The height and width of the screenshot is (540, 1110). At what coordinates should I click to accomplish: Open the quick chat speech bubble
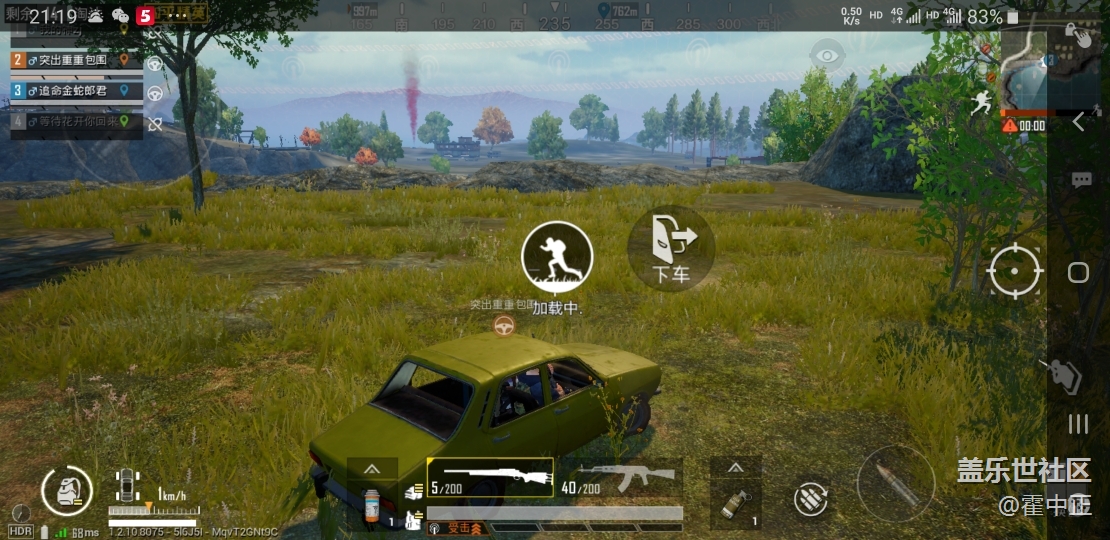(1081, 180)
